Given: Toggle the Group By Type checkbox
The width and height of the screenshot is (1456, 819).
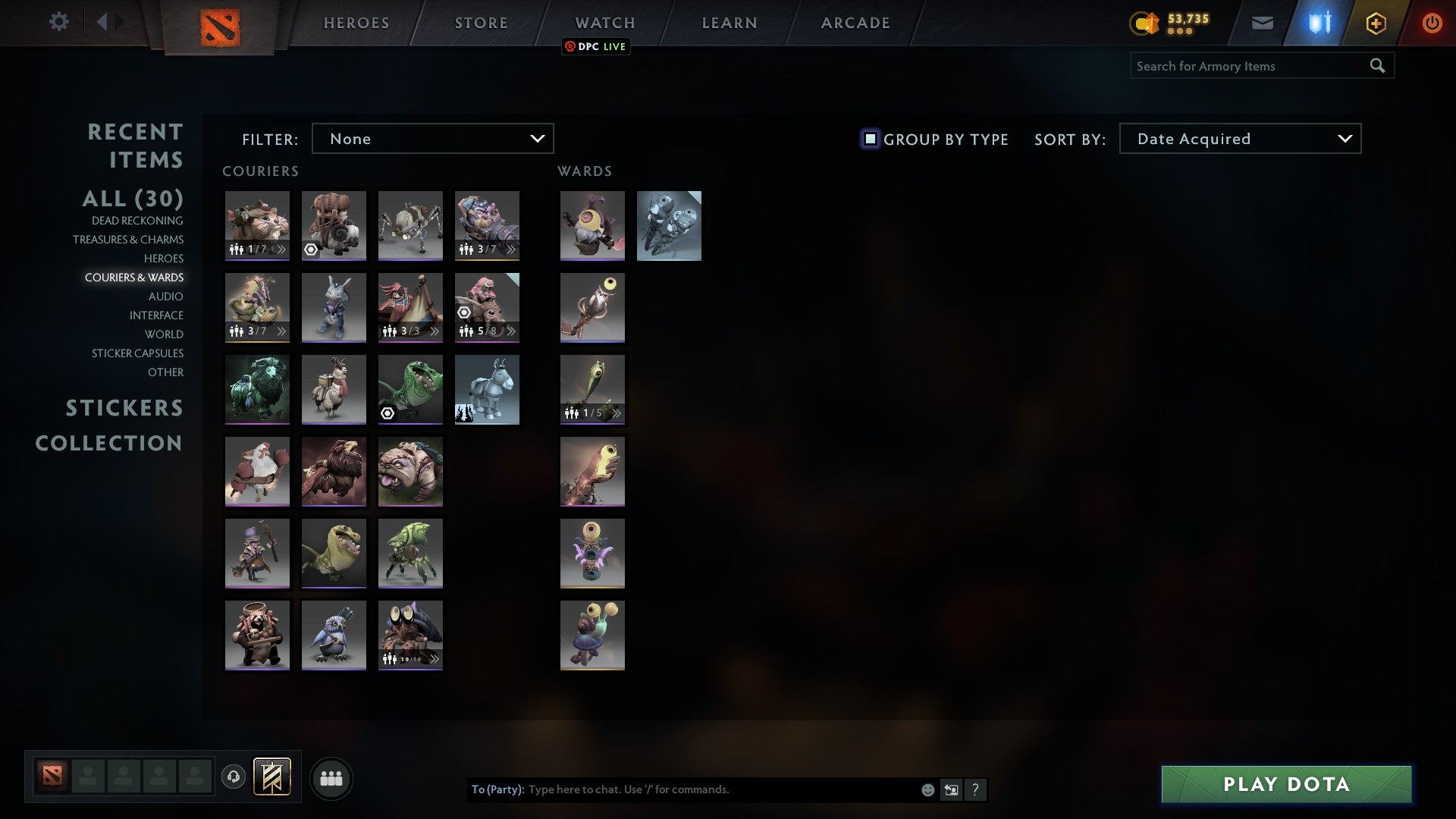Looking at the screenshot, I should click(x=869, y=139).
